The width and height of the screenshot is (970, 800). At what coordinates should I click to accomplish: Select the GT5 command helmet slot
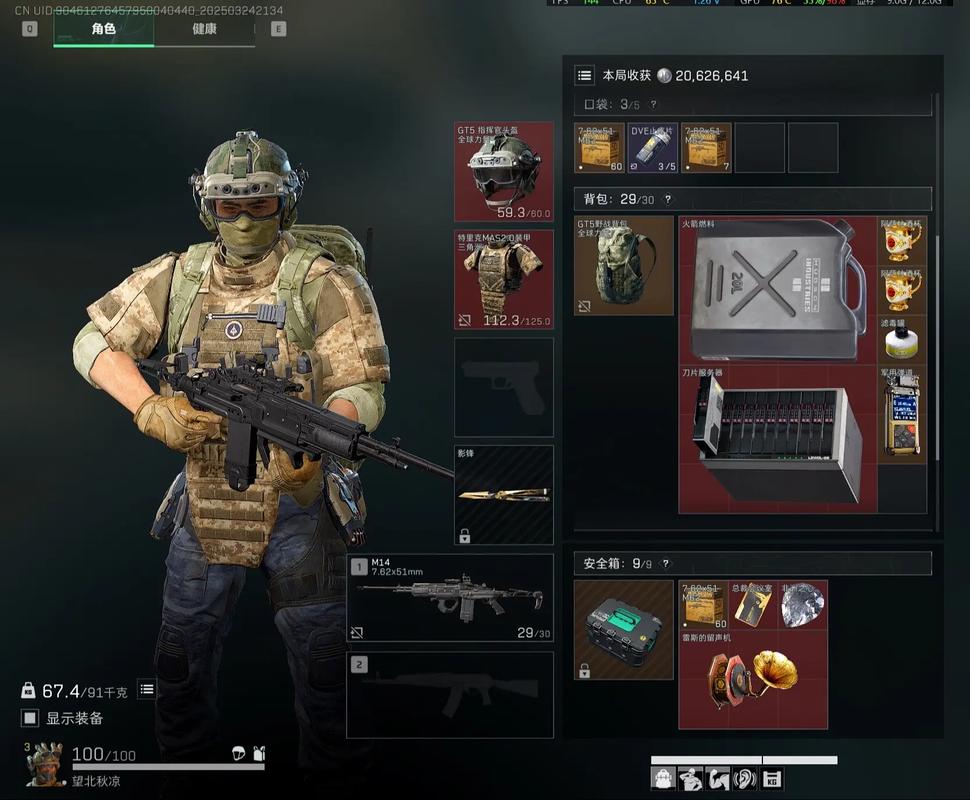coord(503,171)
